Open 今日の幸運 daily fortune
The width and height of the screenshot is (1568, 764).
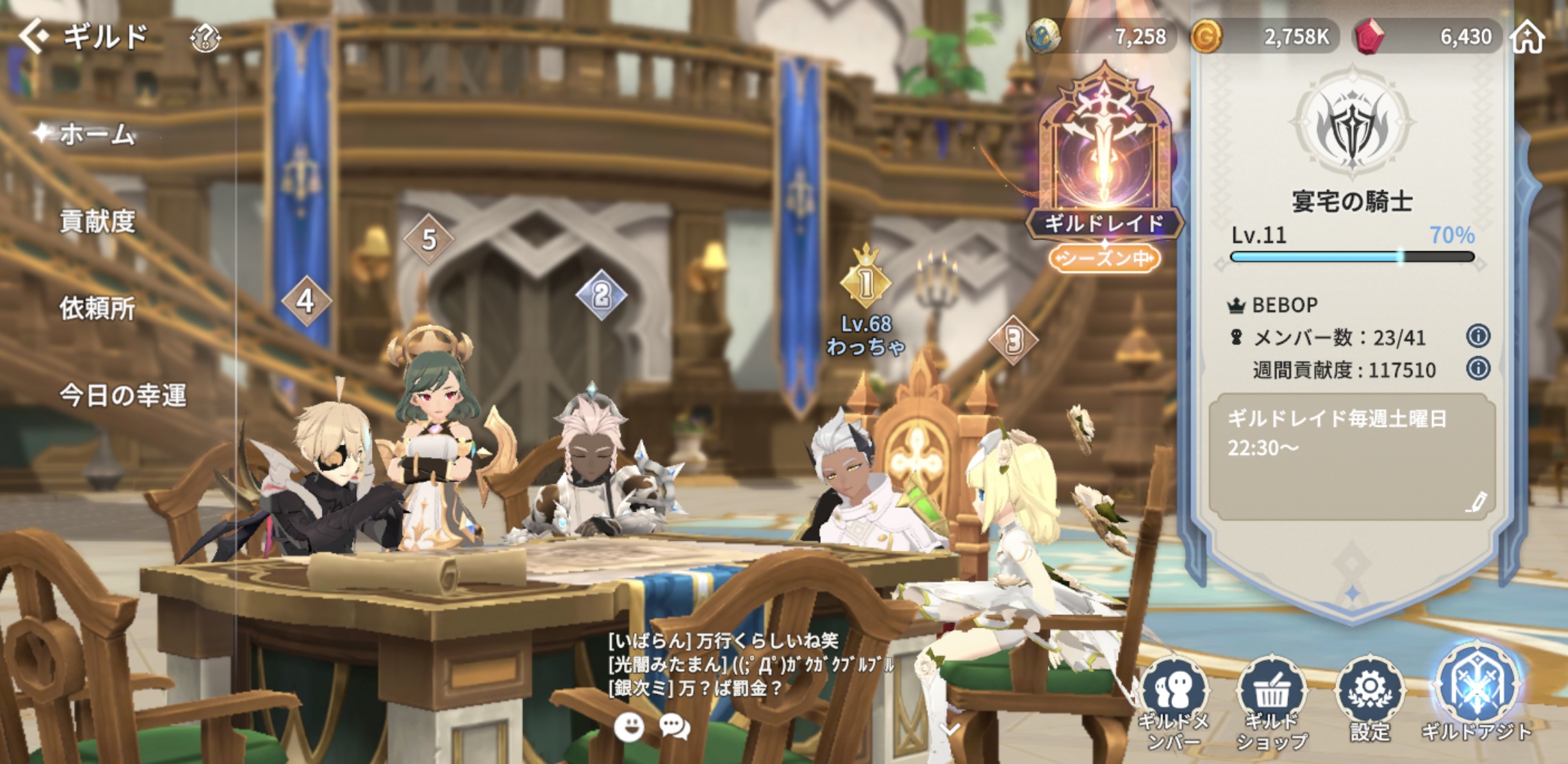pyautogui.click(x=122, y=395)
